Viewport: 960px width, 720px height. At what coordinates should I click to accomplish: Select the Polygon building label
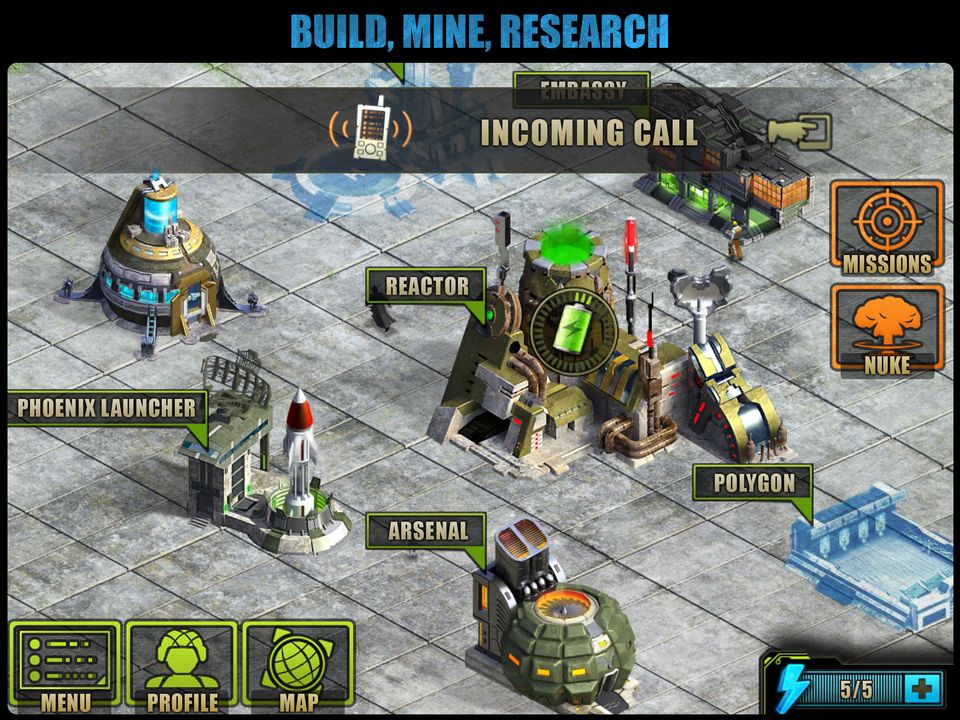[x=754, y=484]
